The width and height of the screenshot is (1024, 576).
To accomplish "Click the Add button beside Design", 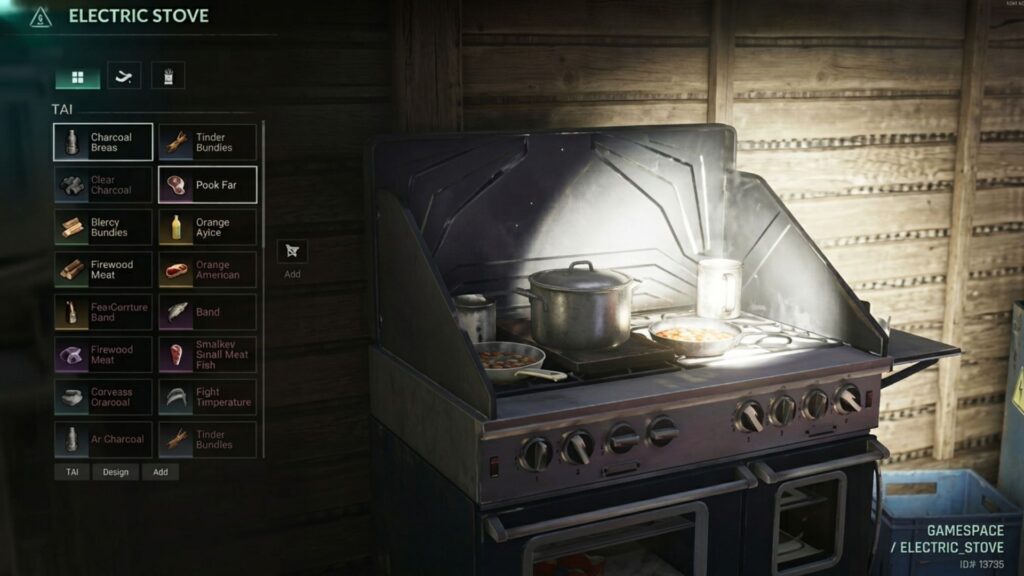I will click(160, 472).
